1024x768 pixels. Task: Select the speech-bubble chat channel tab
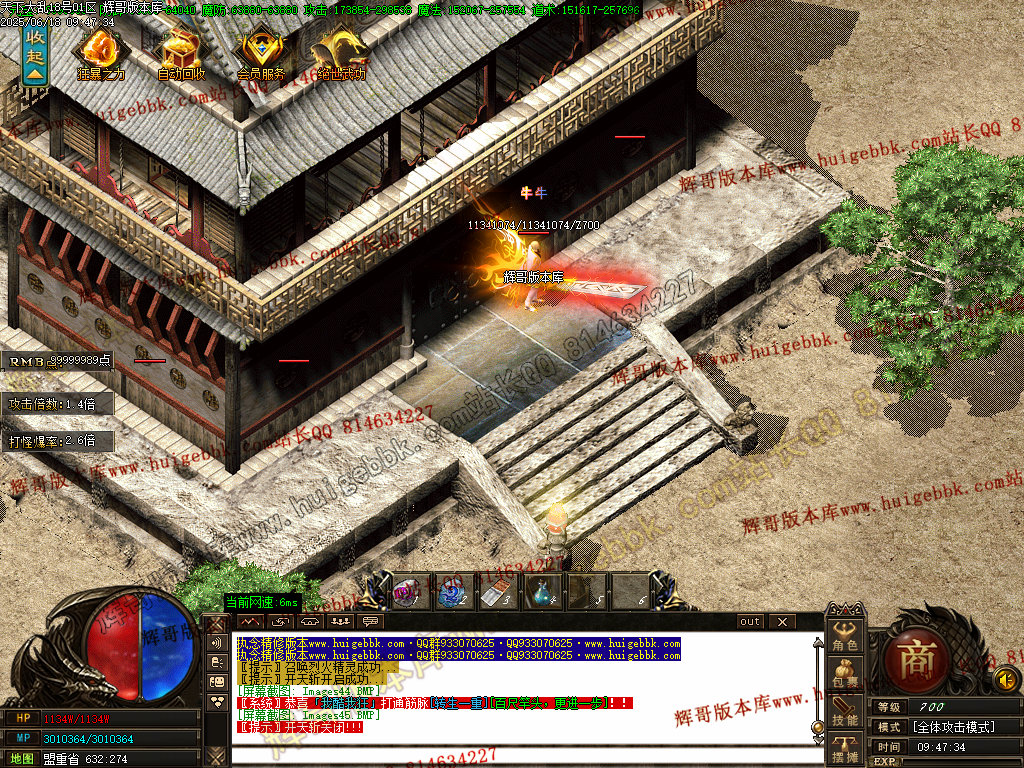372,622
